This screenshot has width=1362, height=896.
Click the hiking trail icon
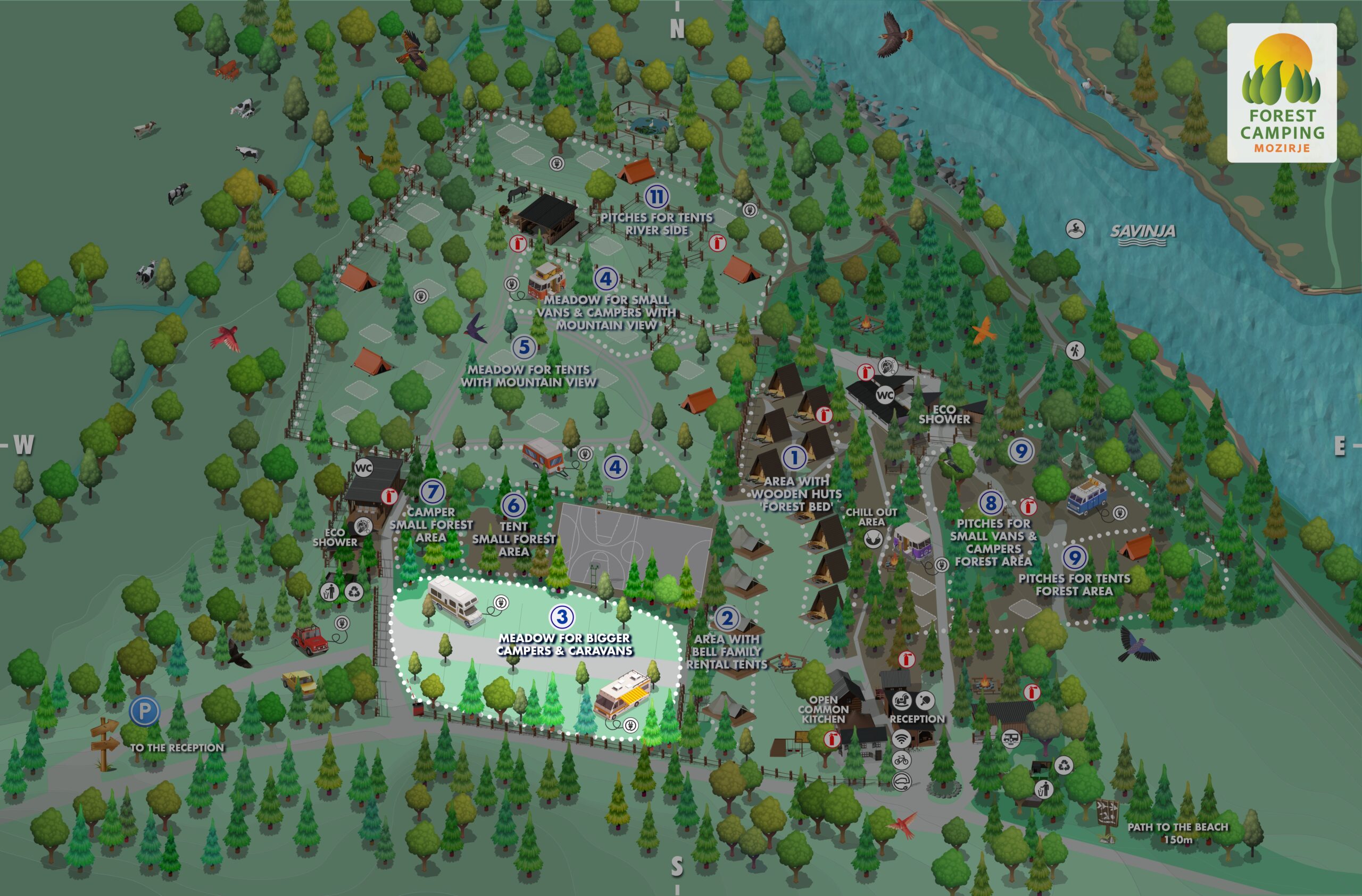click(x=1075, y=350)
